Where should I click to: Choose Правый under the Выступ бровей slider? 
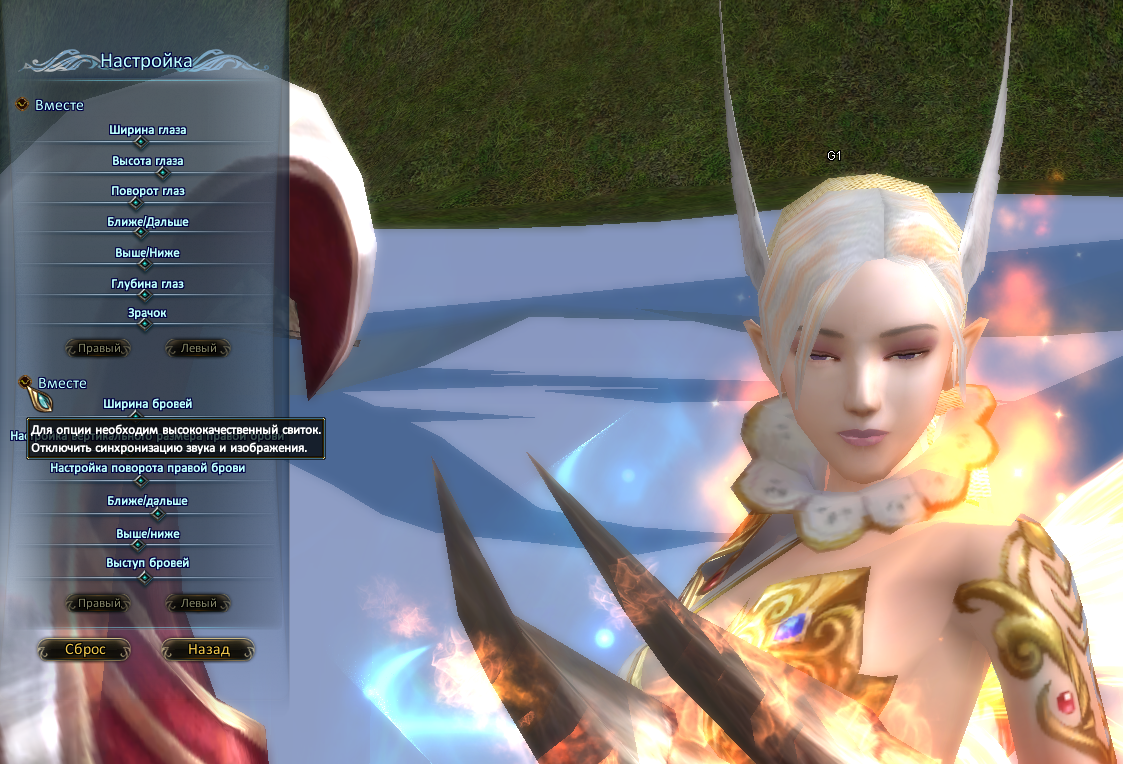coord(99,604)
